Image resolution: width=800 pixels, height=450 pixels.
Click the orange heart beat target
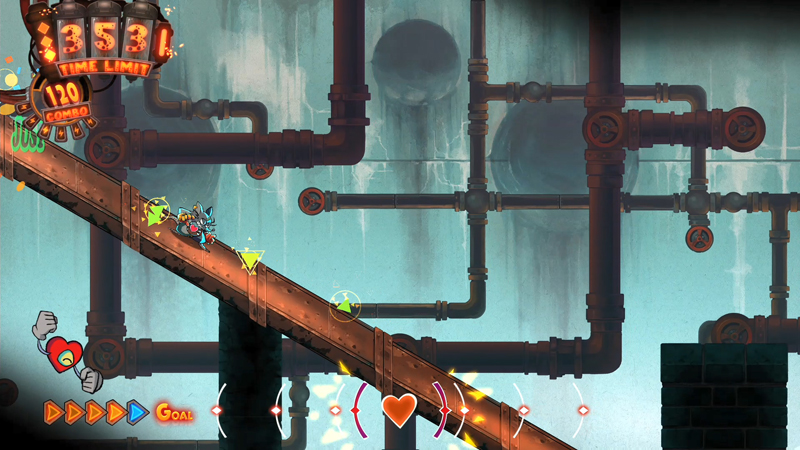399,410
